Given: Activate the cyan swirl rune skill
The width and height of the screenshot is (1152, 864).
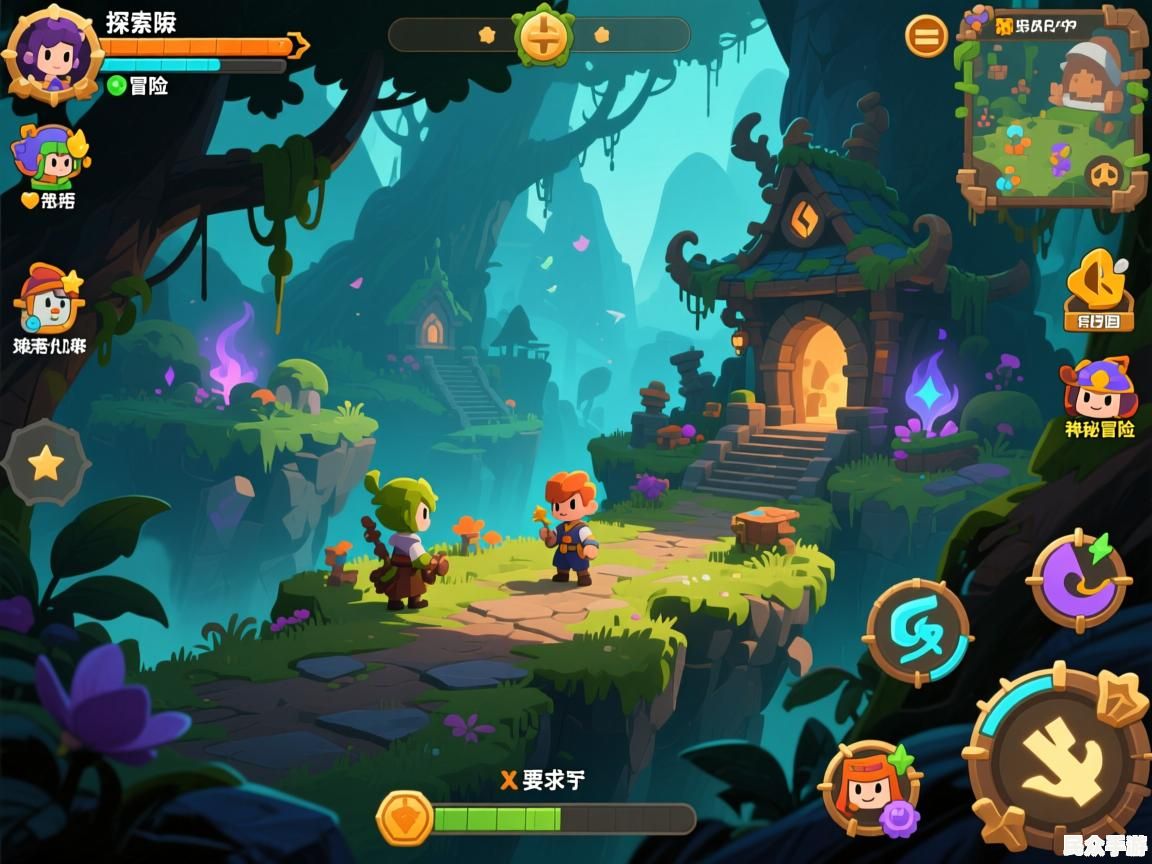Looking at the screenshot, I should pos(917,632).
